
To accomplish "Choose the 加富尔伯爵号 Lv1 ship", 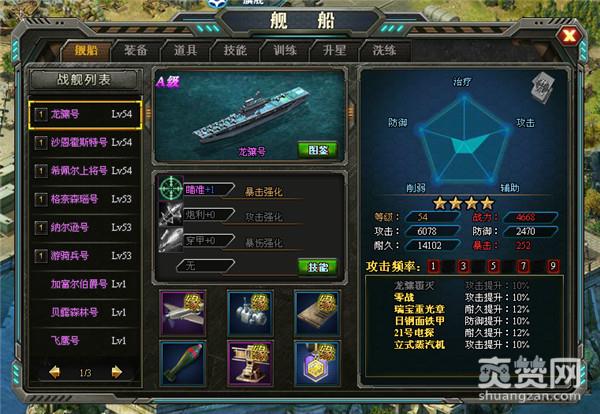I will [x=84, y=284].
